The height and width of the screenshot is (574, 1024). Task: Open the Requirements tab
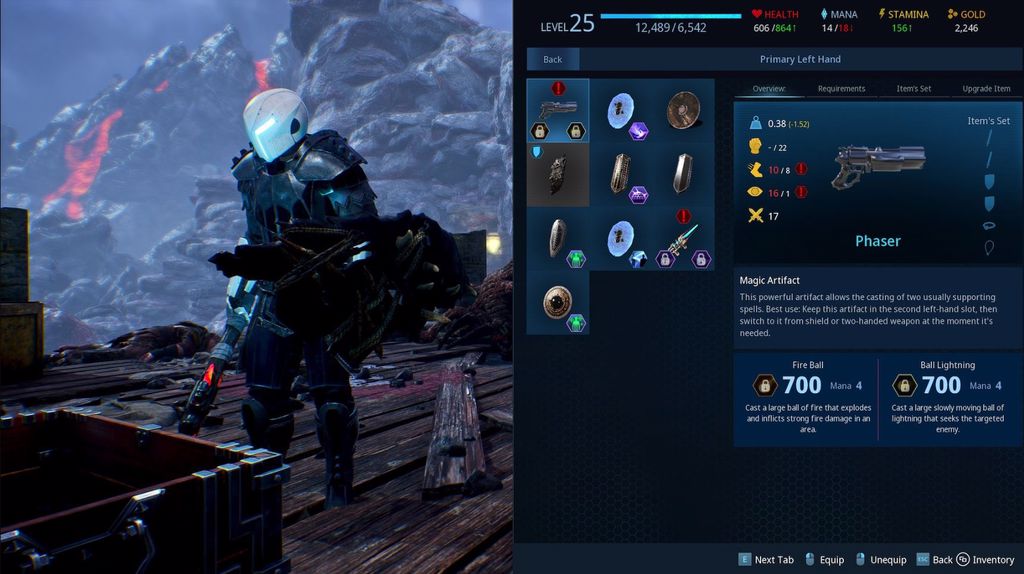click(x=841, y=89)
